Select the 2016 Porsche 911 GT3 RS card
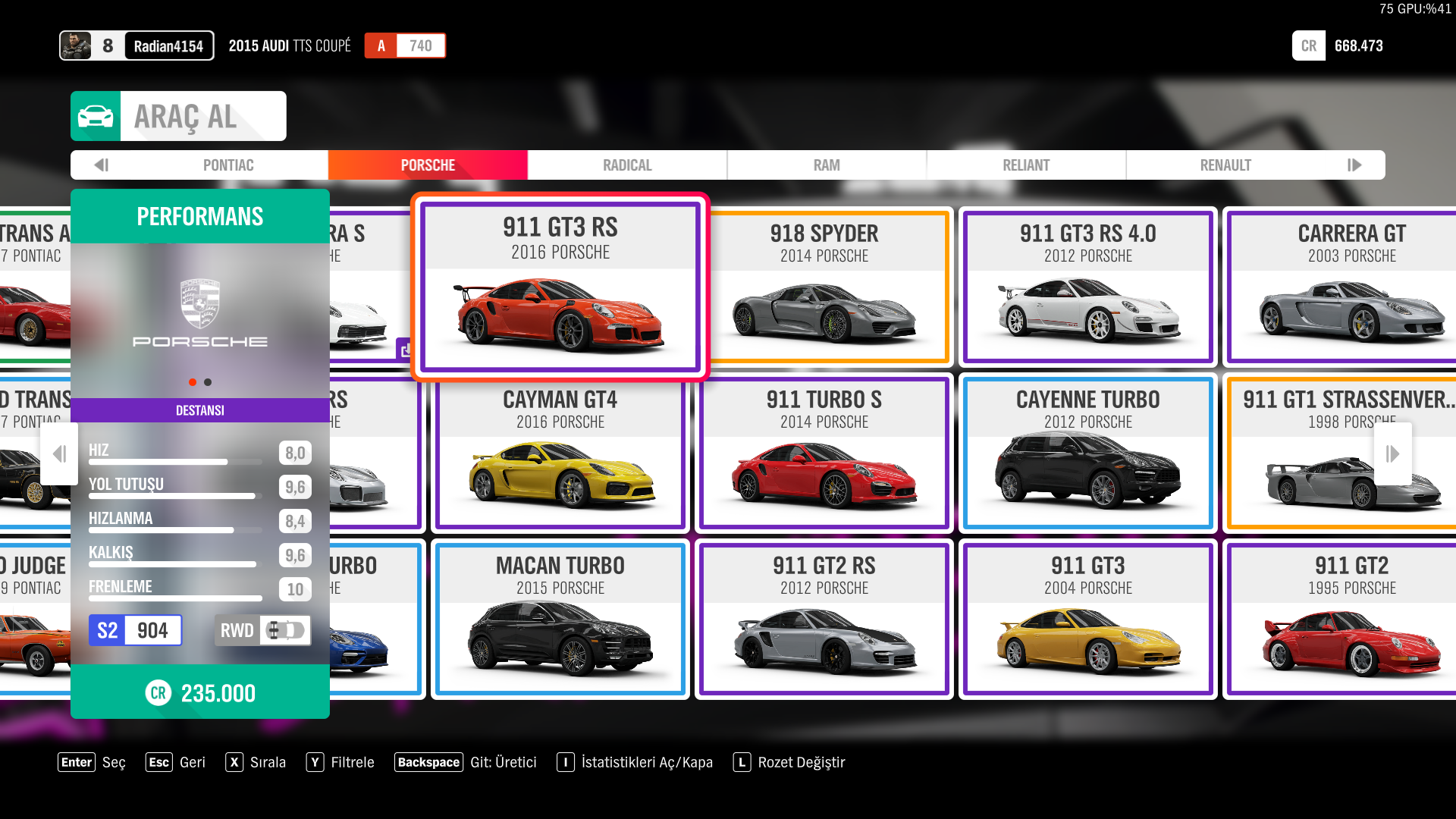 pyautogui.click(x=560, y=287)
